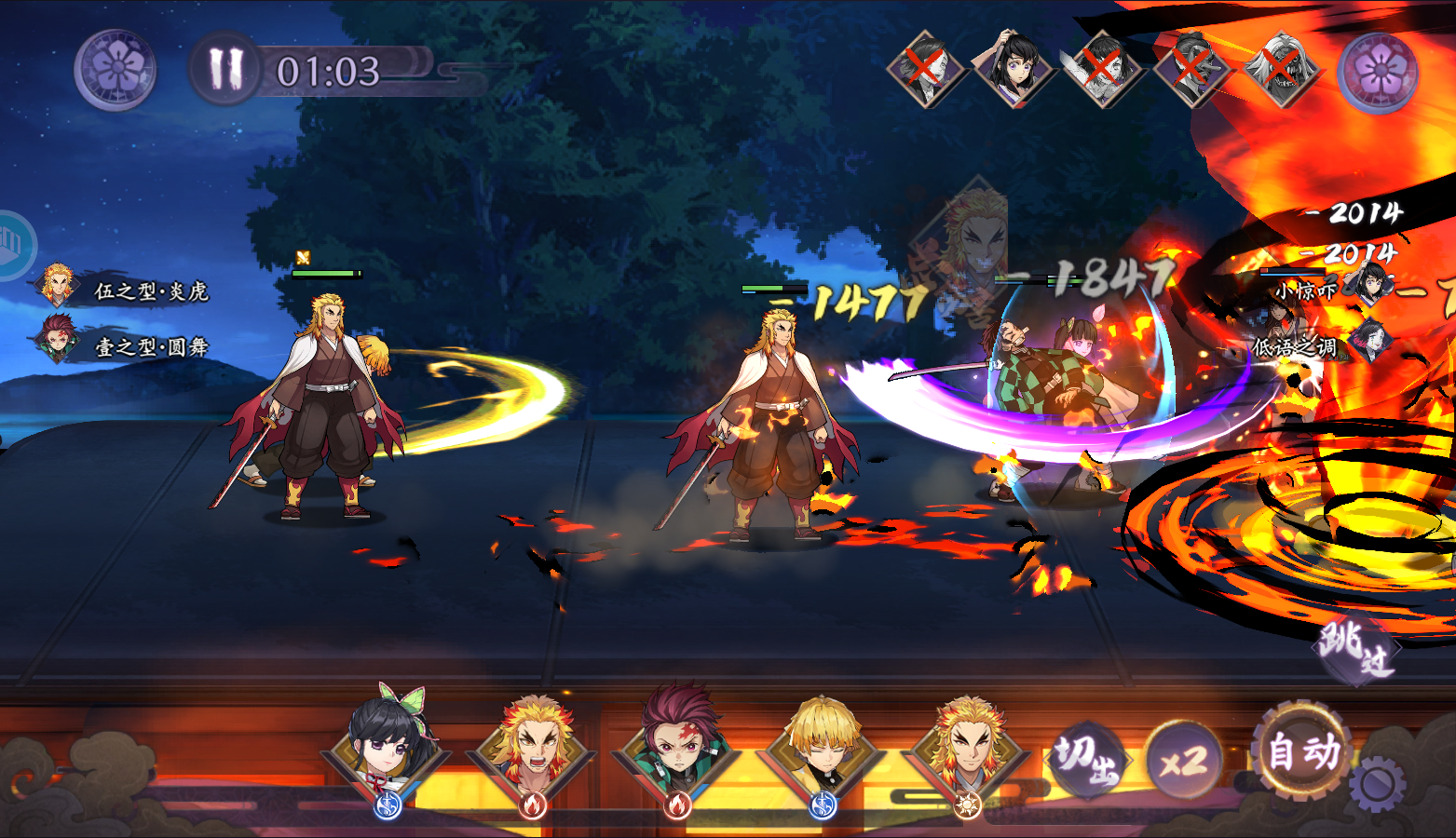Open the partially hidden round side icon
Screen dimensions: 1456x838
(13, 244)
